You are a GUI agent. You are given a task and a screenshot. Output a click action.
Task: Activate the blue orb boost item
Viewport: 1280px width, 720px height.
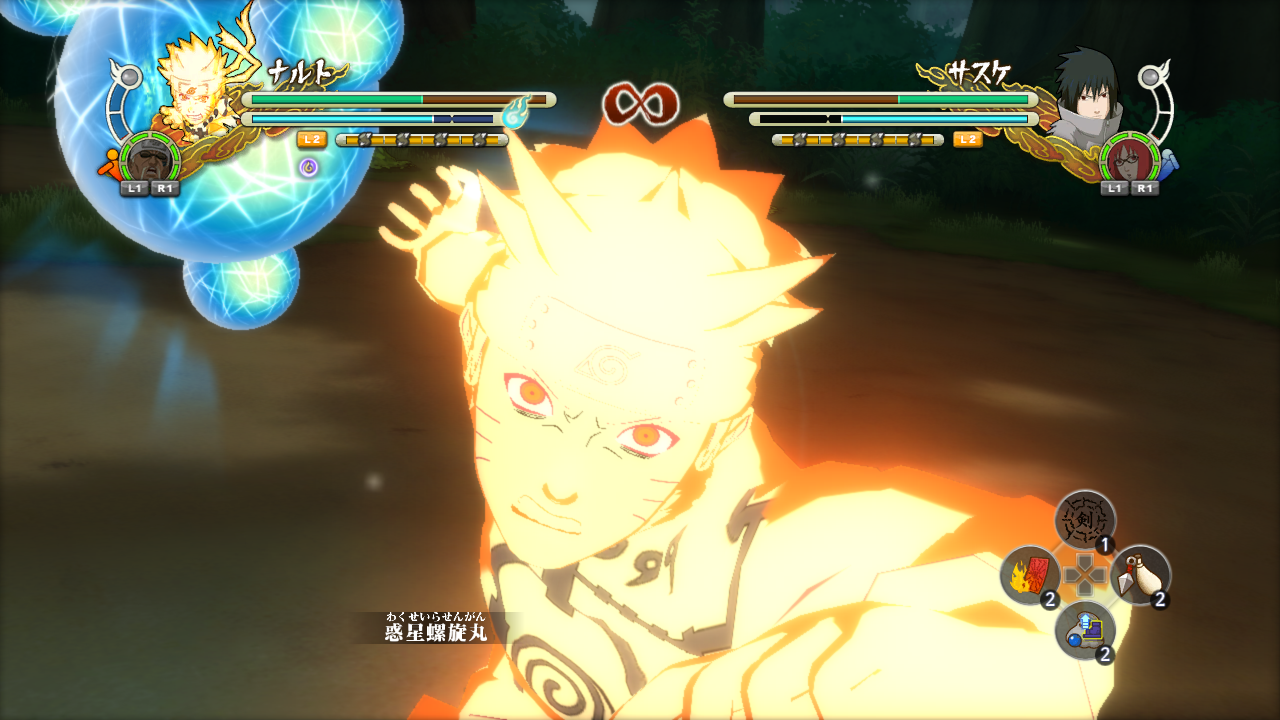(x=1085, y=631)
